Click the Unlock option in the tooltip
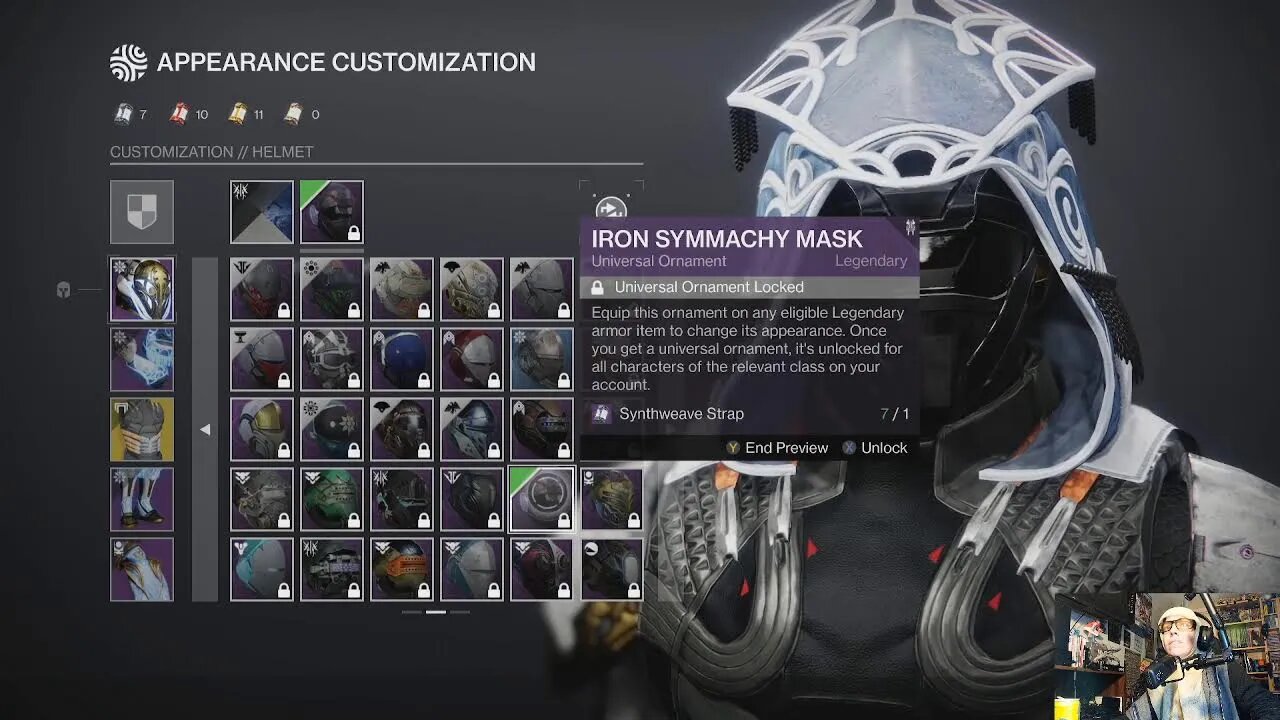1280x720 pixels. click(875, 448)
